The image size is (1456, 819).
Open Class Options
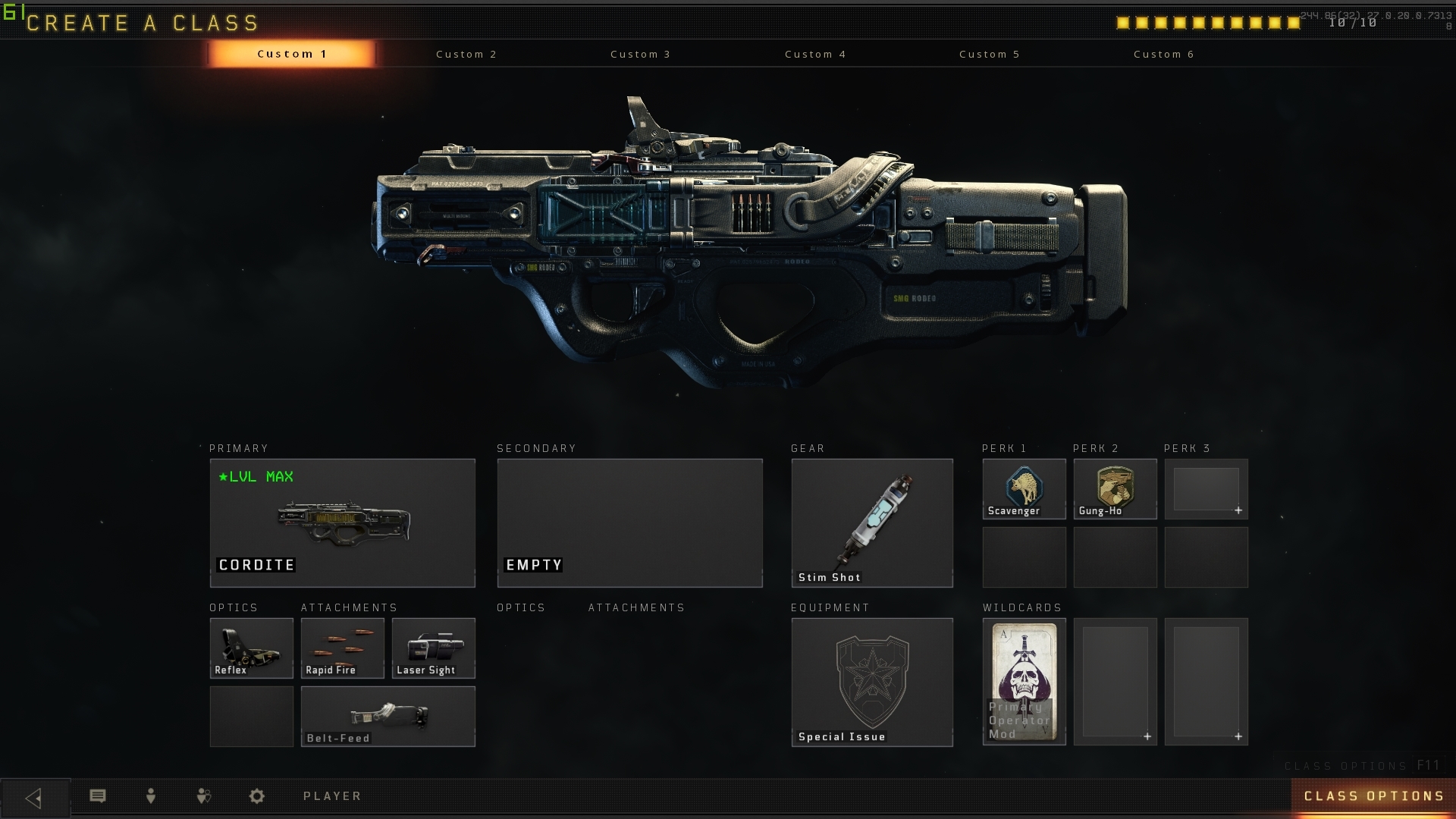pos(1373,796)
